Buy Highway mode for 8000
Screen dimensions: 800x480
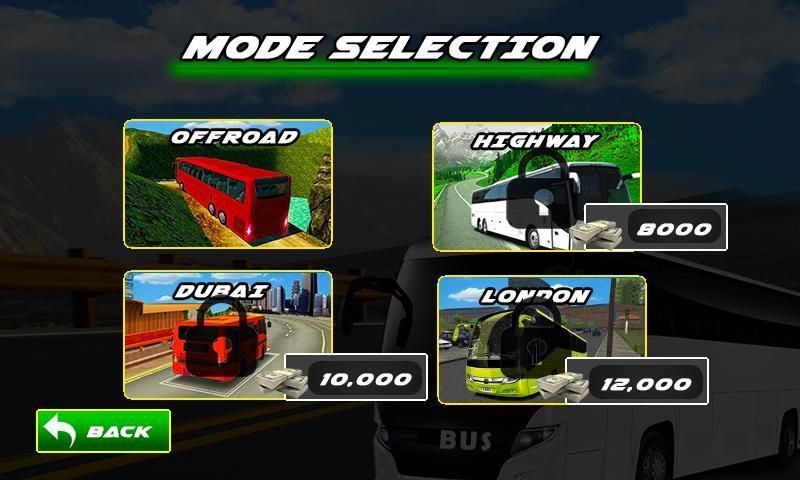click(x=654, y=229)
